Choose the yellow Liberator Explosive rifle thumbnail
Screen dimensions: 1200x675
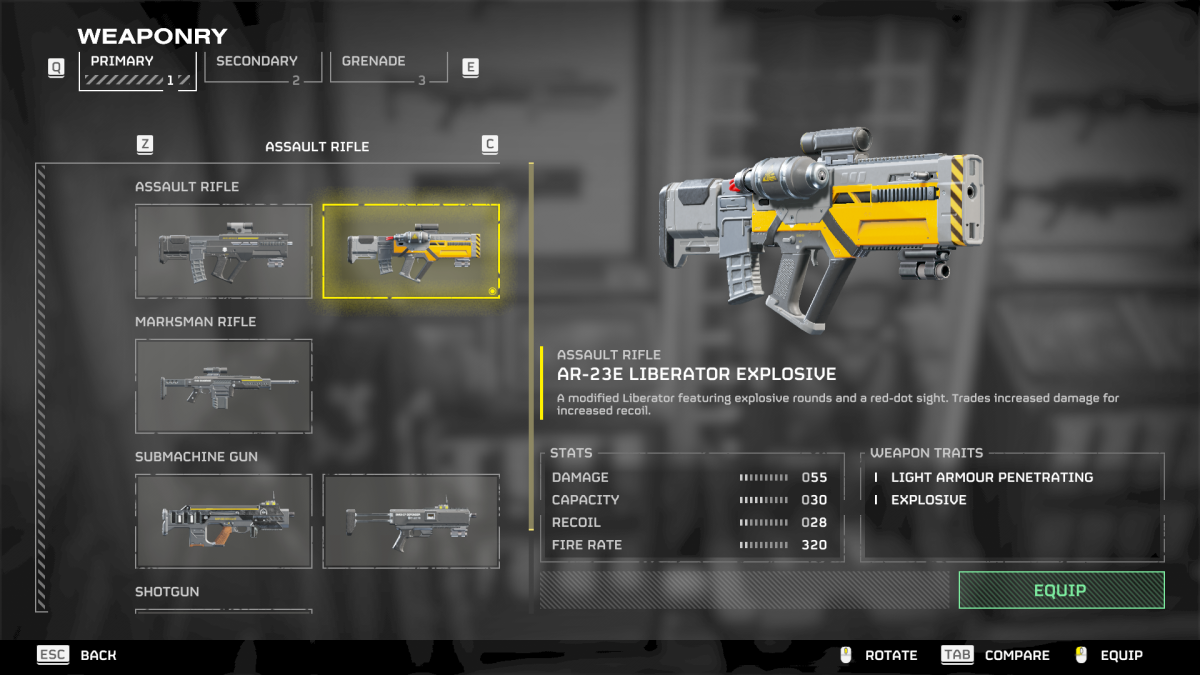click(410, 251)
